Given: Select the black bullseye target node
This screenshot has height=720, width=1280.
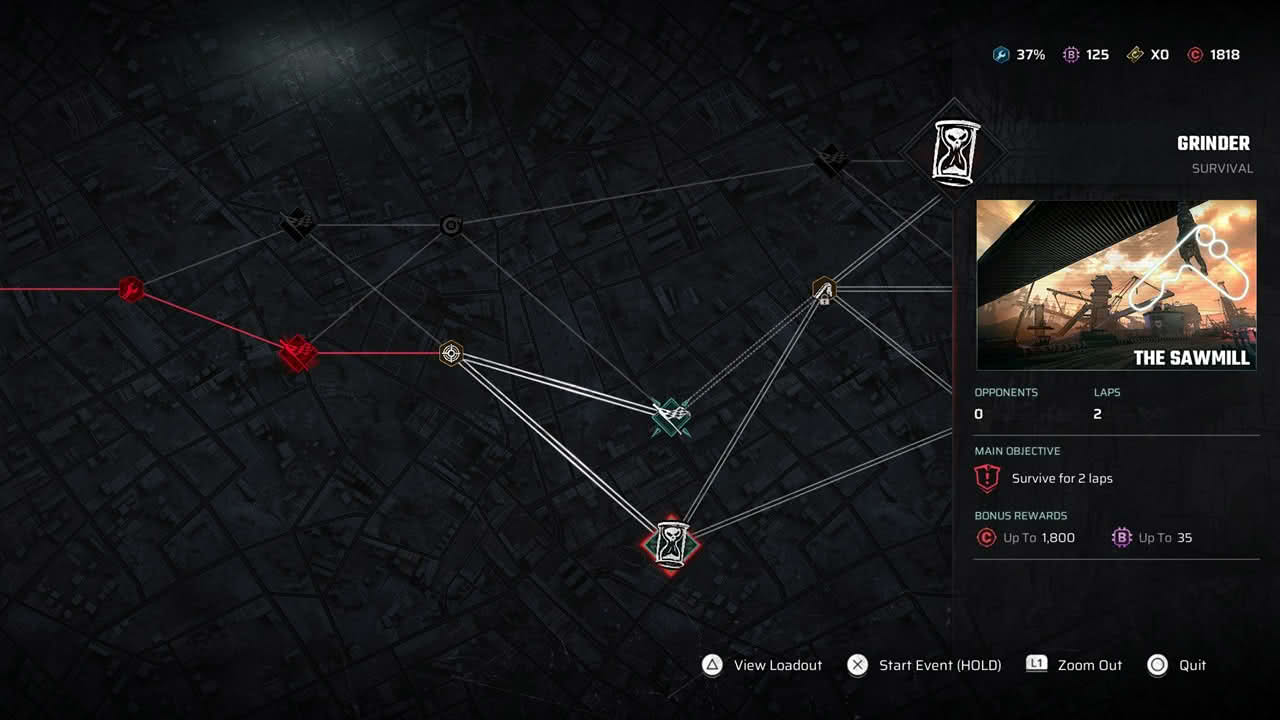Looking at the screenshot, I should point(451,226).
